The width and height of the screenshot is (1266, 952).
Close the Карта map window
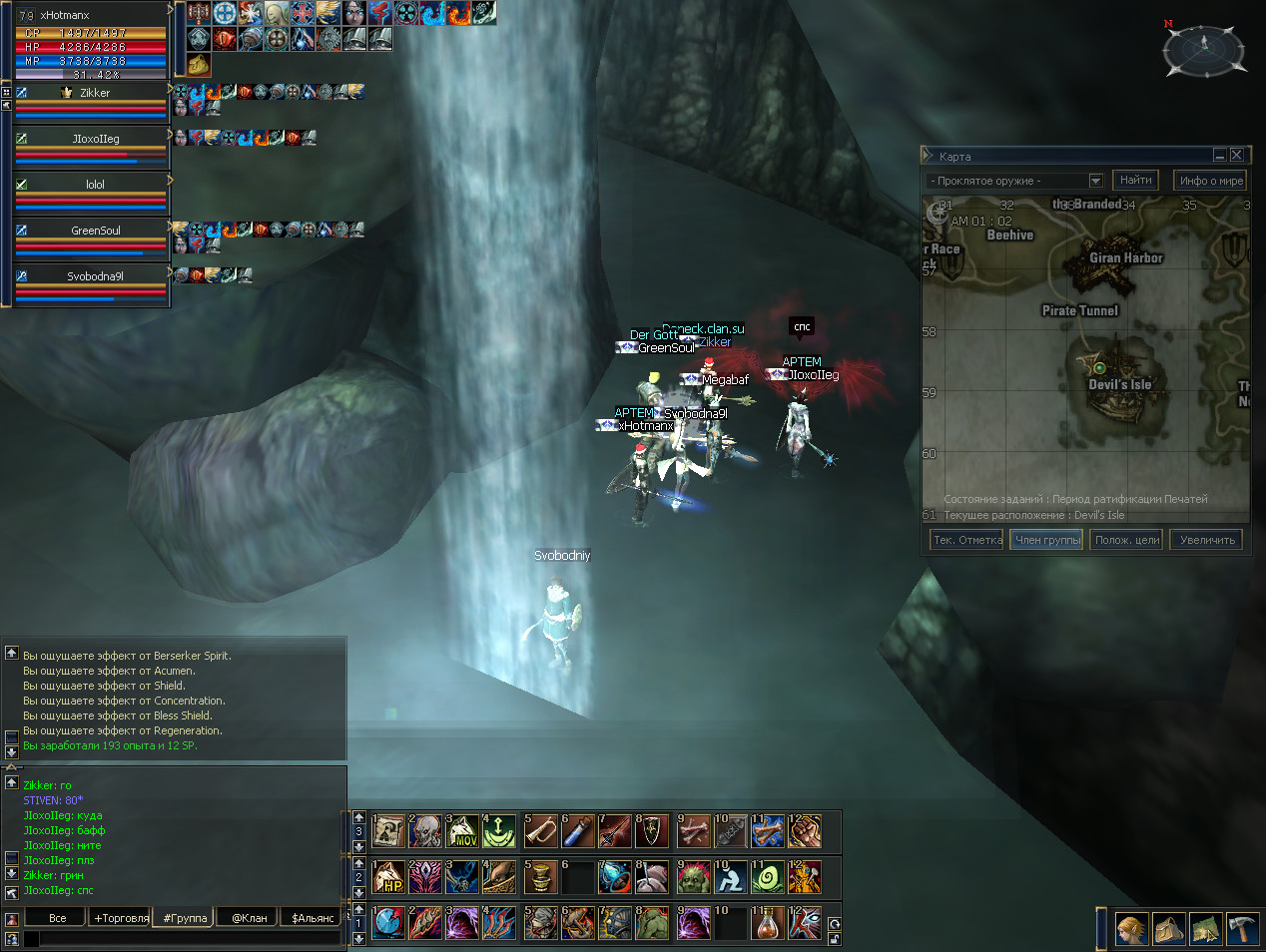[1237, 155]
